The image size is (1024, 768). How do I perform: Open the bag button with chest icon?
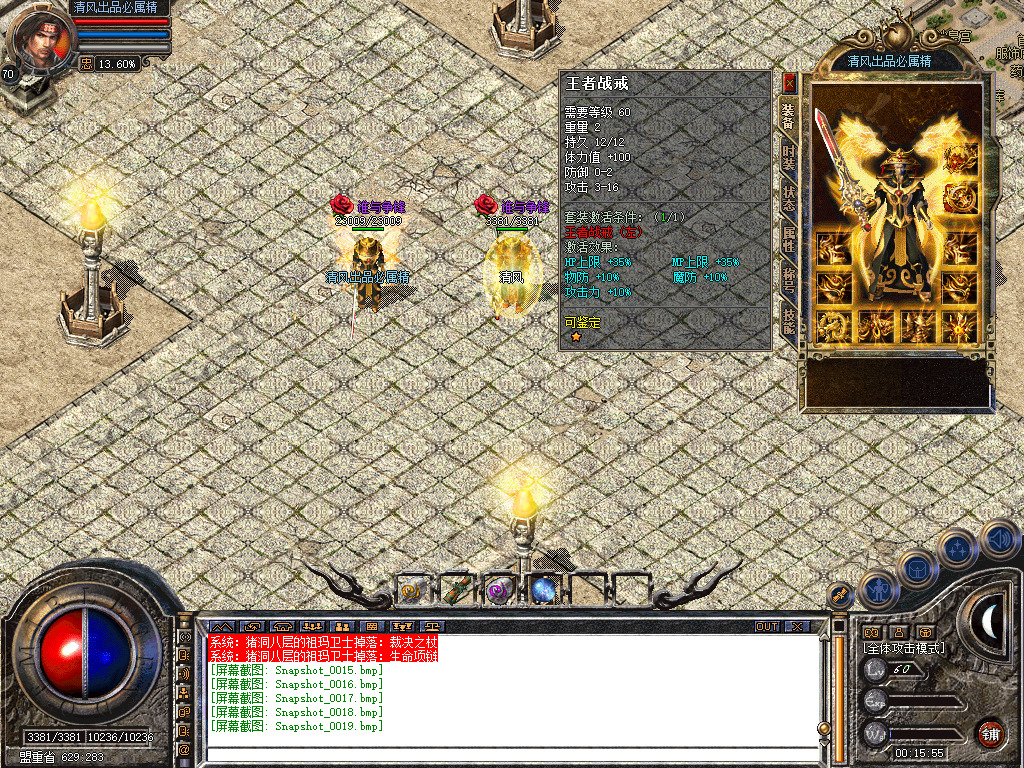pos(916,569)
